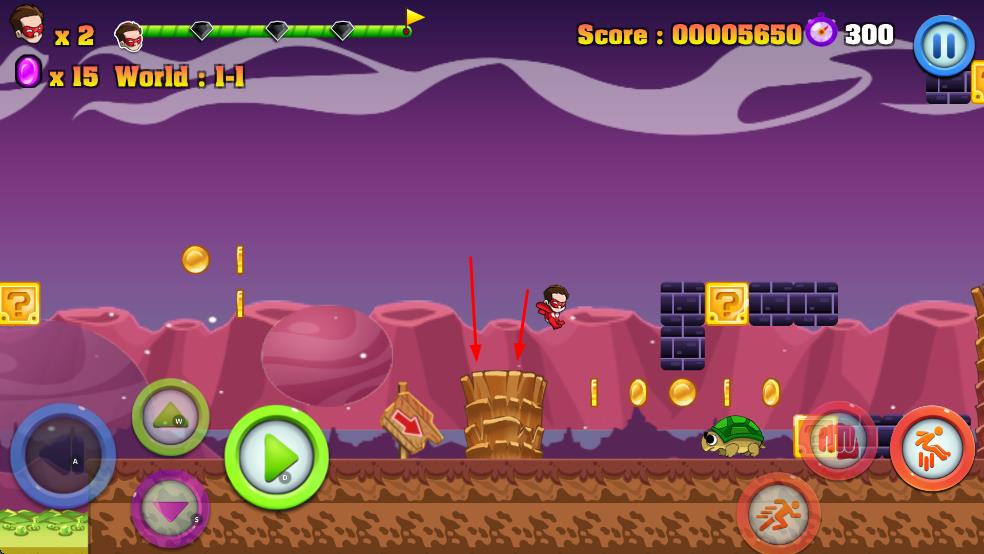Tap the small green up arrow button
This screenshot has height=554, width=984.
click(x=171, y=417)
